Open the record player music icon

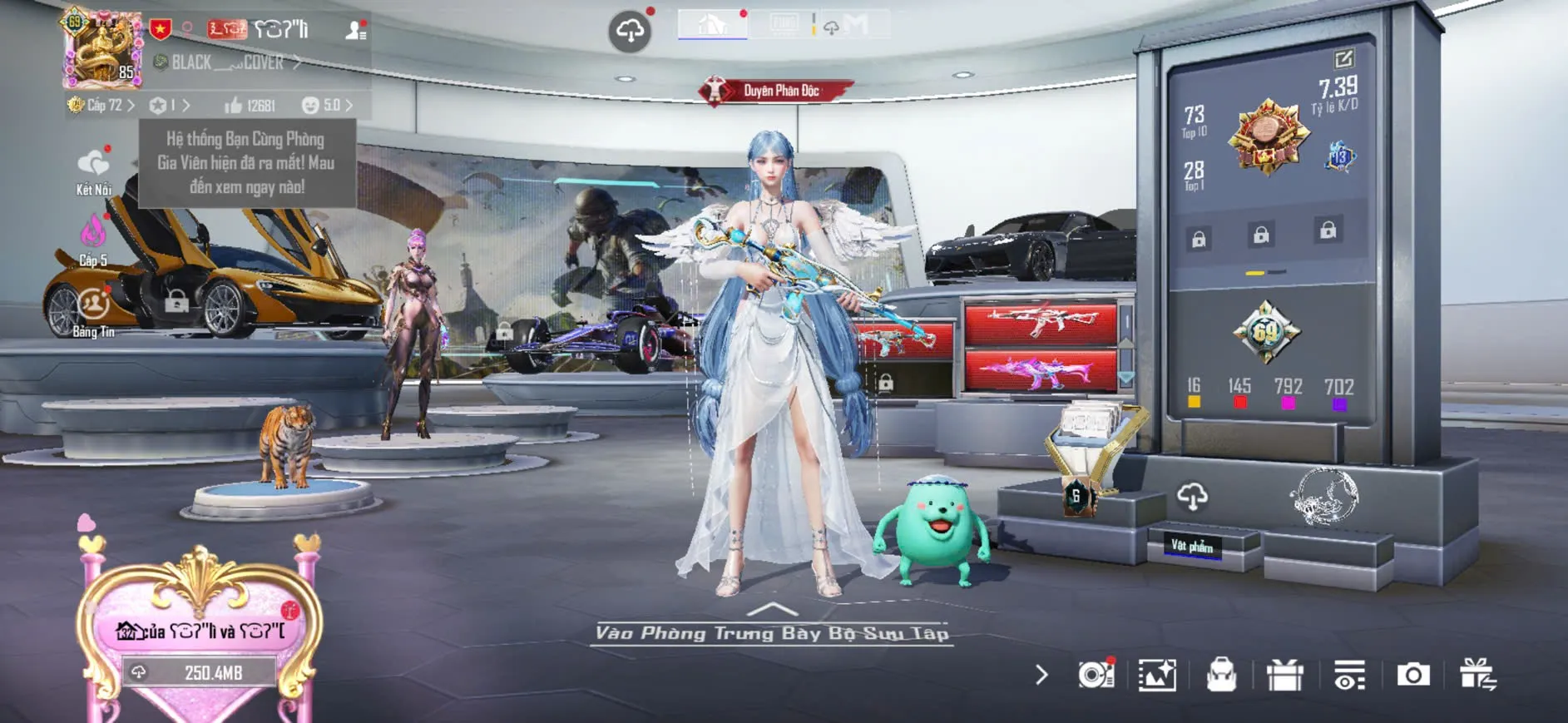point(1096,675)
